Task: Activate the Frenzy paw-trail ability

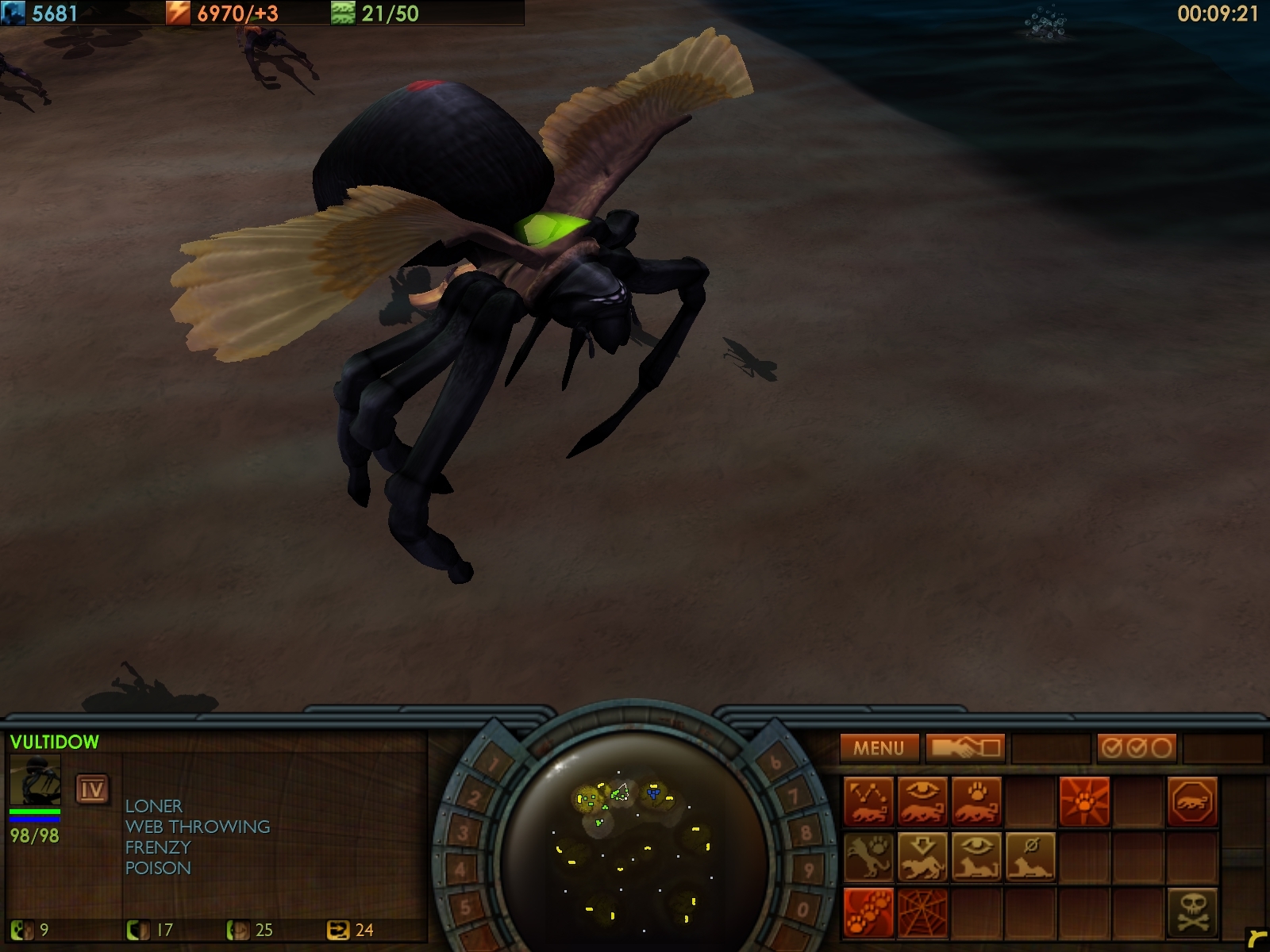Action: (x=868, y=911)
